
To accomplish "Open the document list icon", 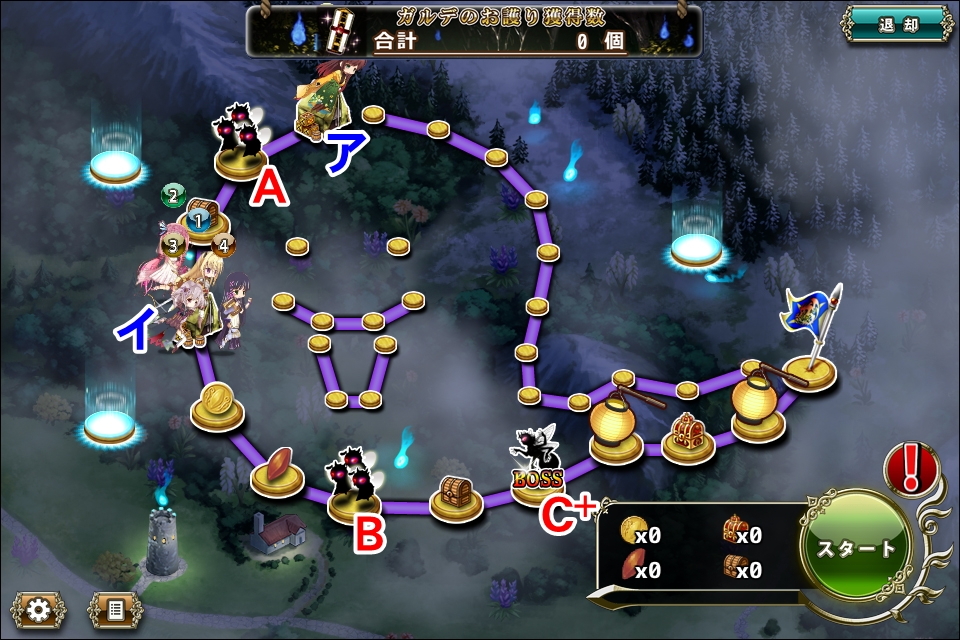I will click(x=115, y=609).
